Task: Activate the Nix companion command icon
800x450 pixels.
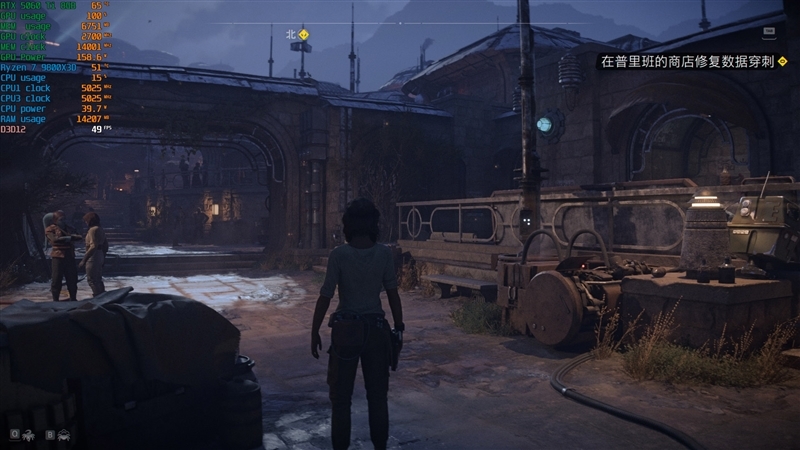Action: (28, 435)
